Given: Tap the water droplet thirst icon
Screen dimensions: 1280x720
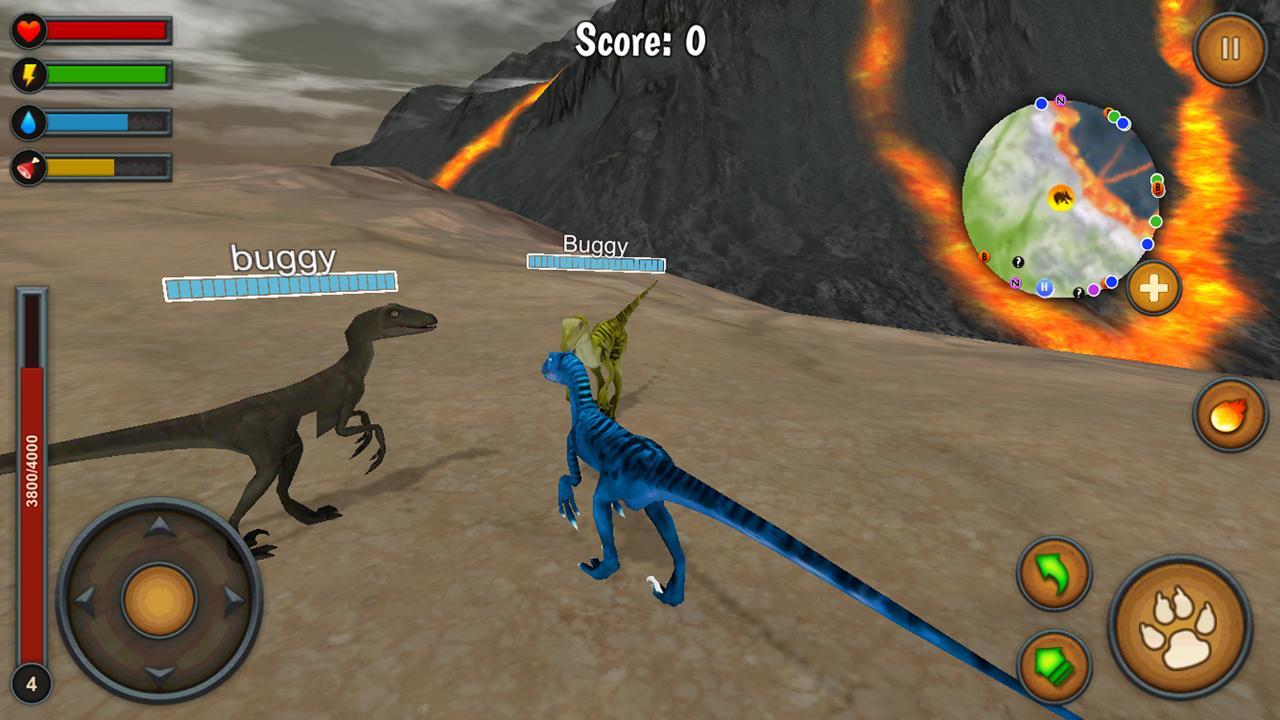Looking at the screenshot, I should click(x=29, y=119).
